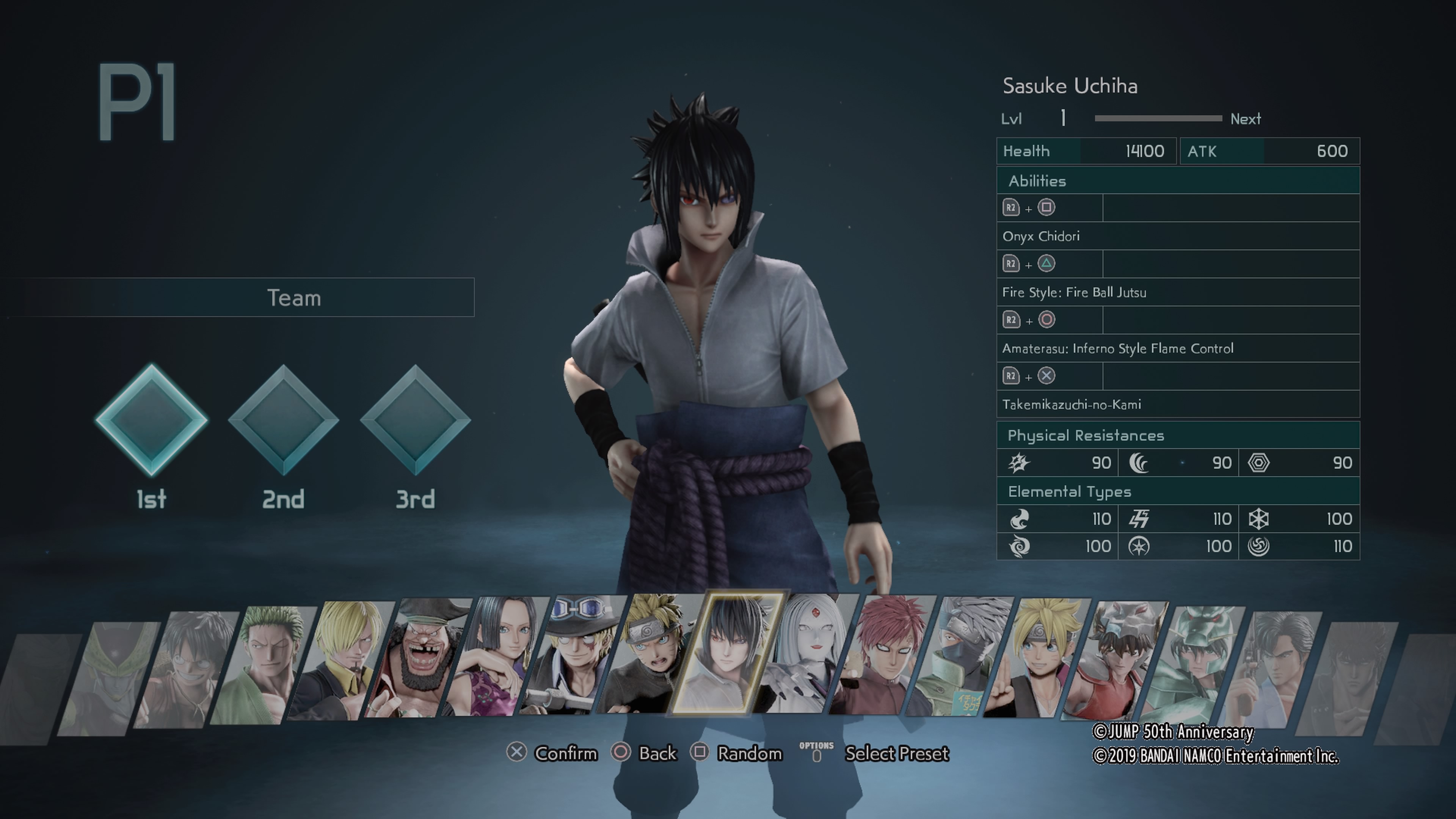Click the 1st team slot diamond
This screenshot has width=1456, height=819.
[x=152, y=420]
